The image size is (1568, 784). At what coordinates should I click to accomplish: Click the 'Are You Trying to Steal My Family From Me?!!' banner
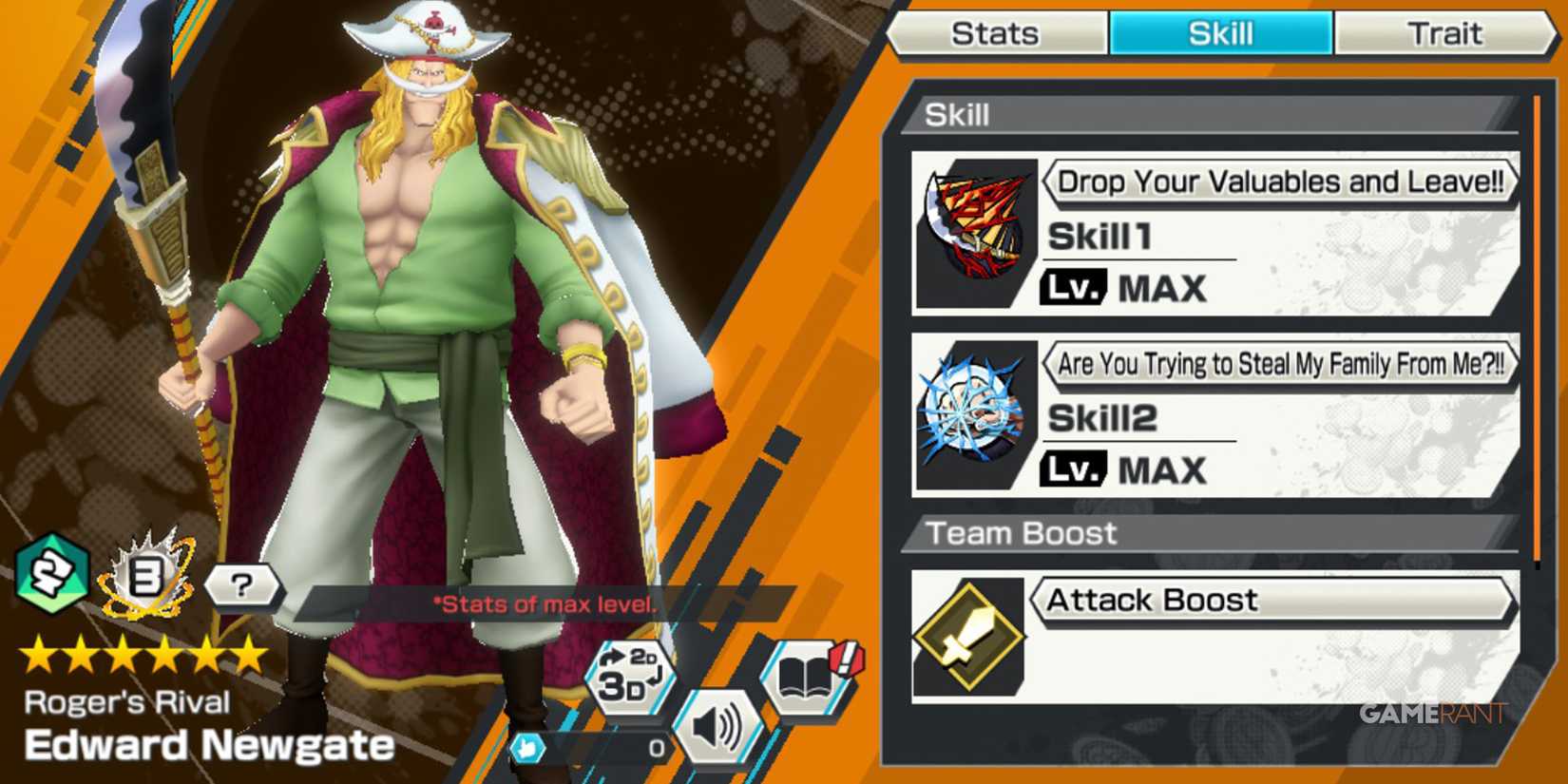pyautogui.click(x=1281, y=363)
